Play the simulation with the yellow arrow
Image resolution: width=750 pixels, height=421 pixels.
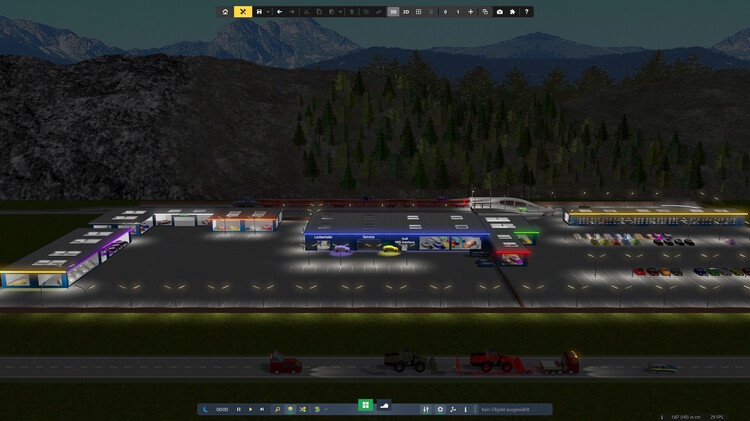(250, 409)
